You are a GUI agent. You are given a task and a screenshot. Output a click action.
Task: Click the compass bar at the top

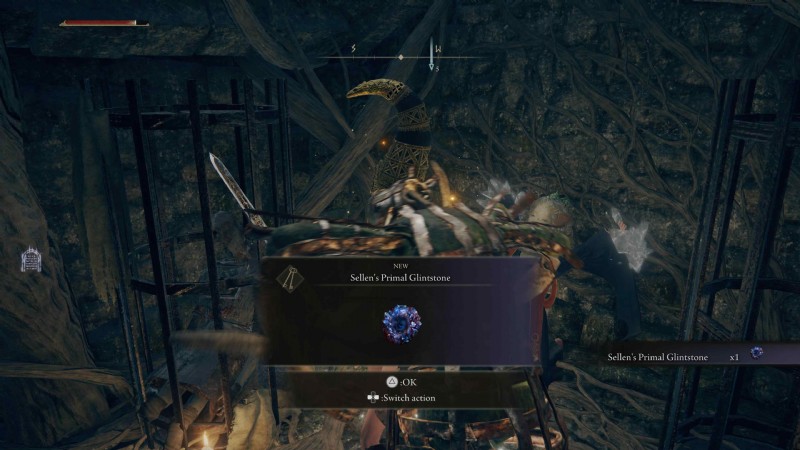[400, 57]
